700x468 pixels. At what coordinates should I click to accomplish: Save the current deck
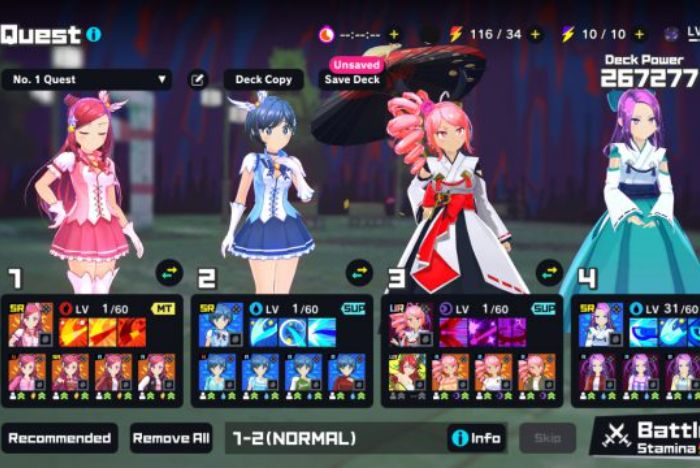pos(352,79)
